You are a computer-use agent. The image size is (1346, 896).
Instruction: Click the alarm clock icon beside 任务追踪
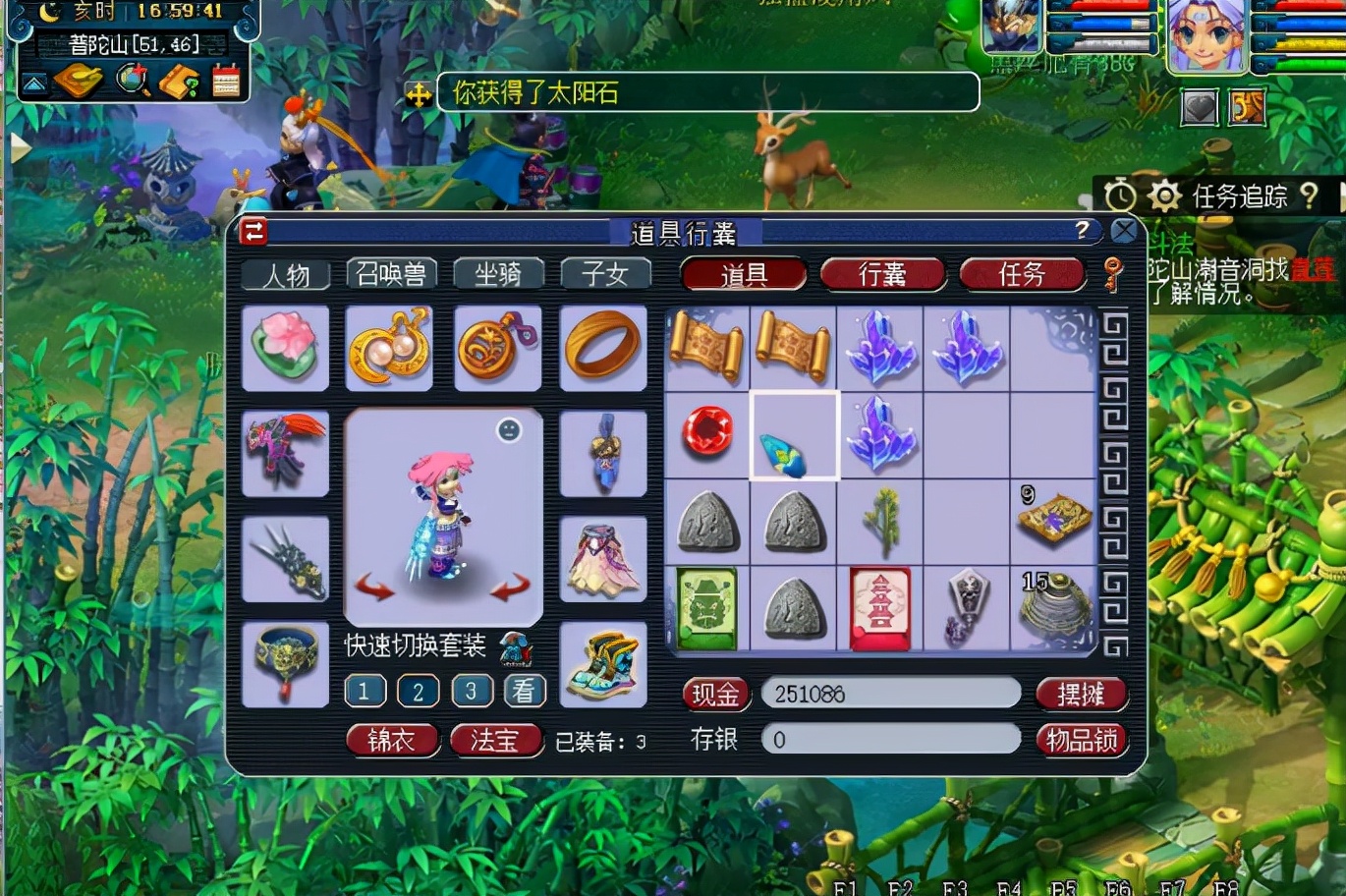[x=1120, y=196]
